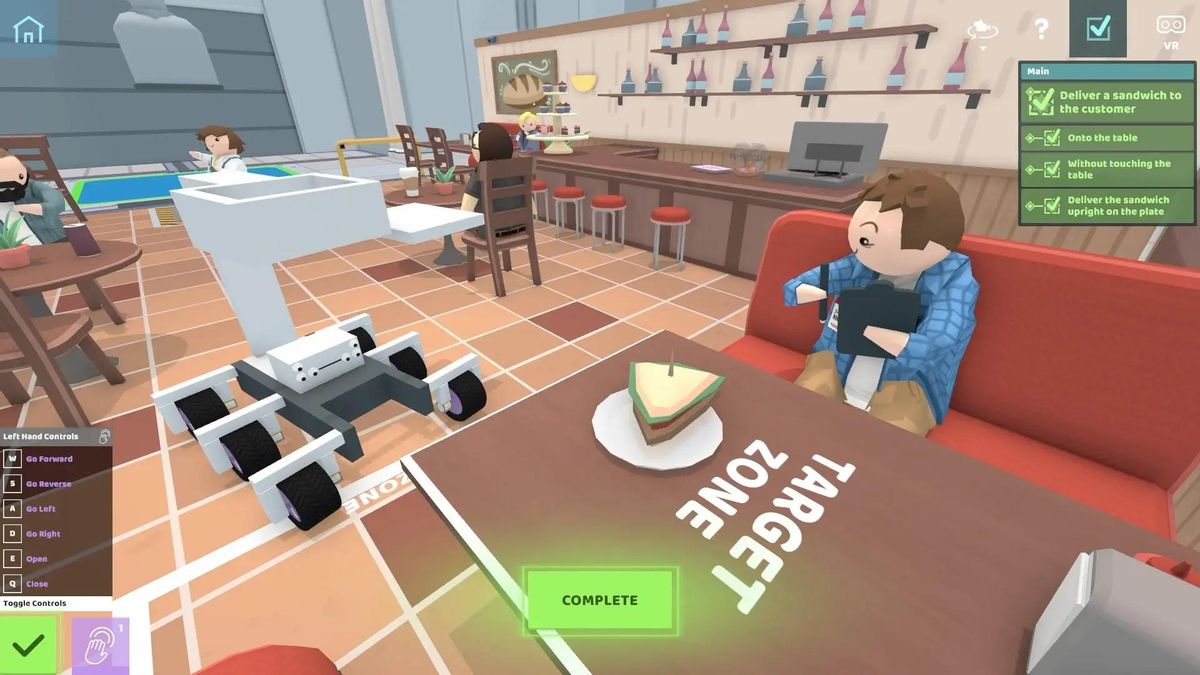Show help with the question mark icon
The width and height of the screenshot is (1200, 675).
click(1041, 29)
